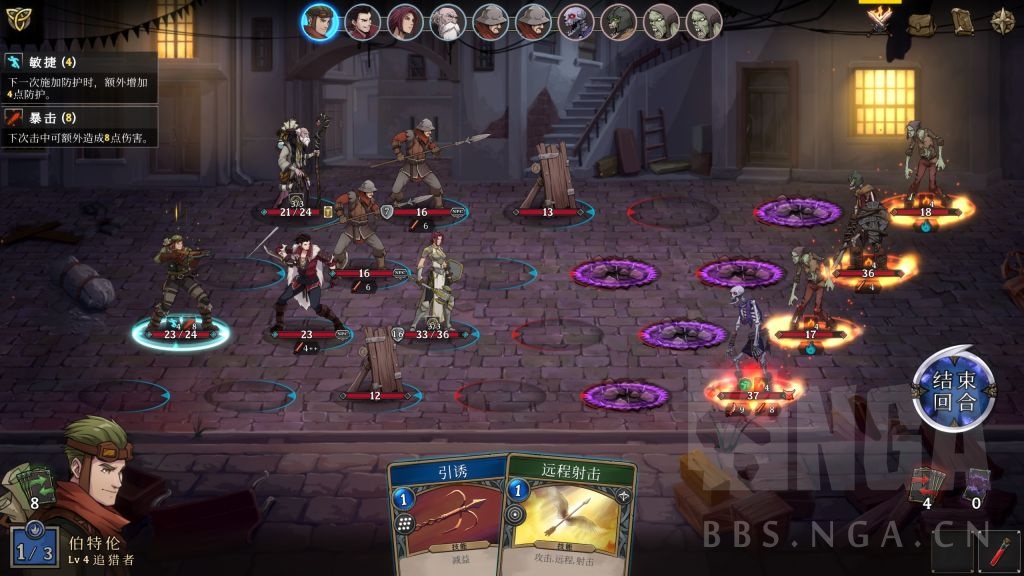Inspect the 暴击 critical buff entry
Image resolution: width=1024 pixels, height=576 pixels.
pos(78,128)
